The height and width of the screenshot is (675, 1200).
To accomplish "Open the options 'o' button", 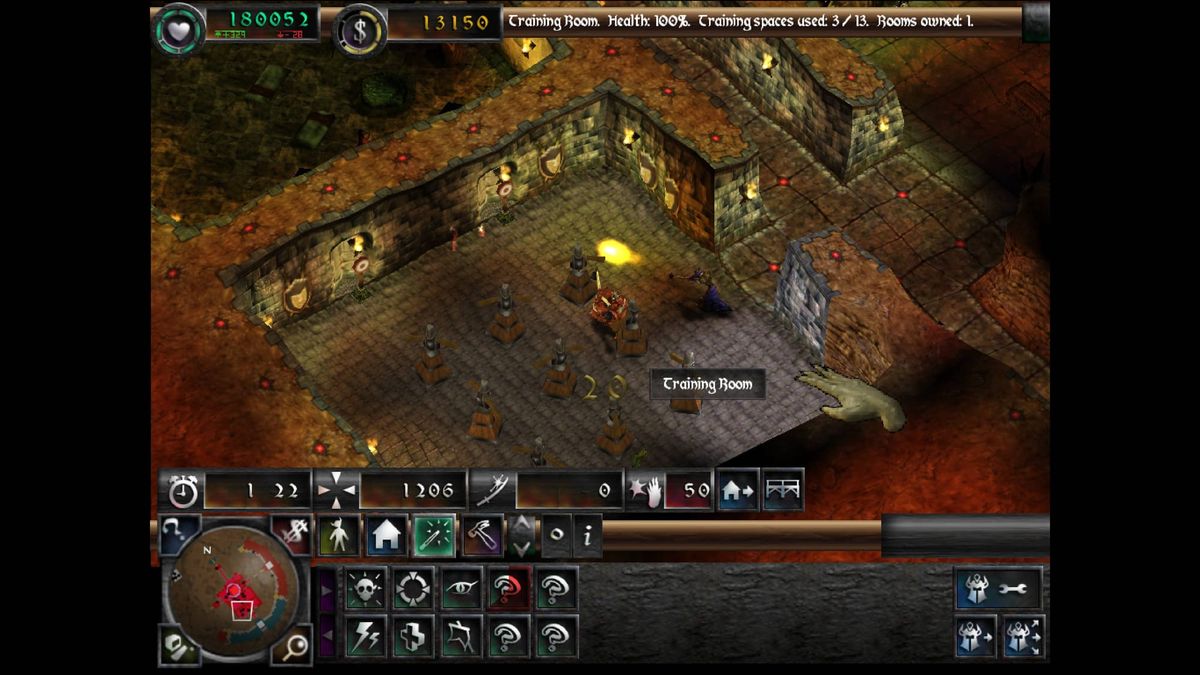I will [x=556, y=536].
